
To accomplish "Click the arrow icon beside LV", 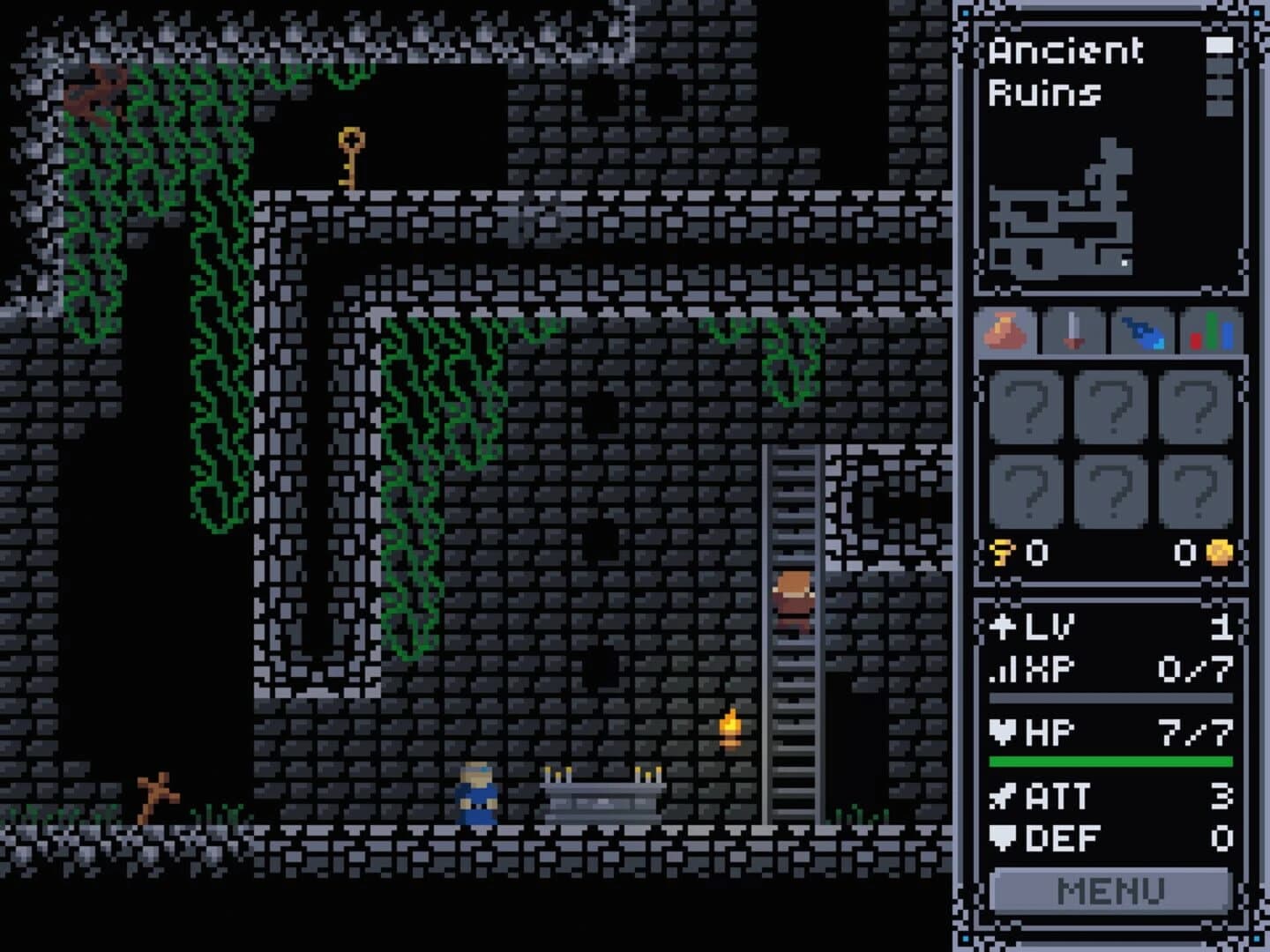I will 1003,627.
